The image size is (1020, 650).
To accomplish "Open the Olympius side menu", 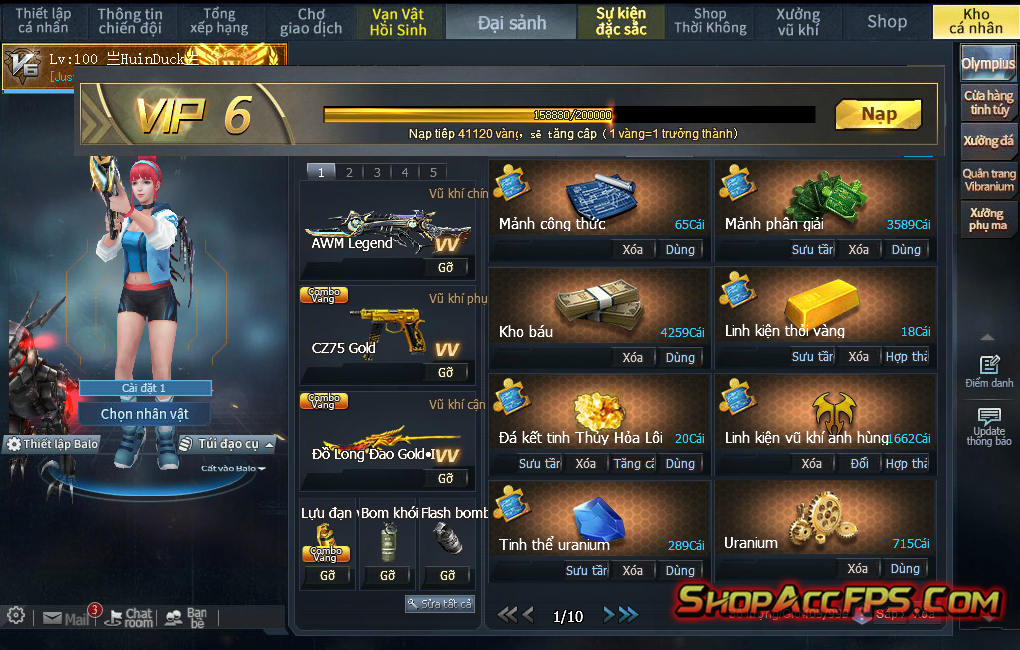I will click(988, 64).
